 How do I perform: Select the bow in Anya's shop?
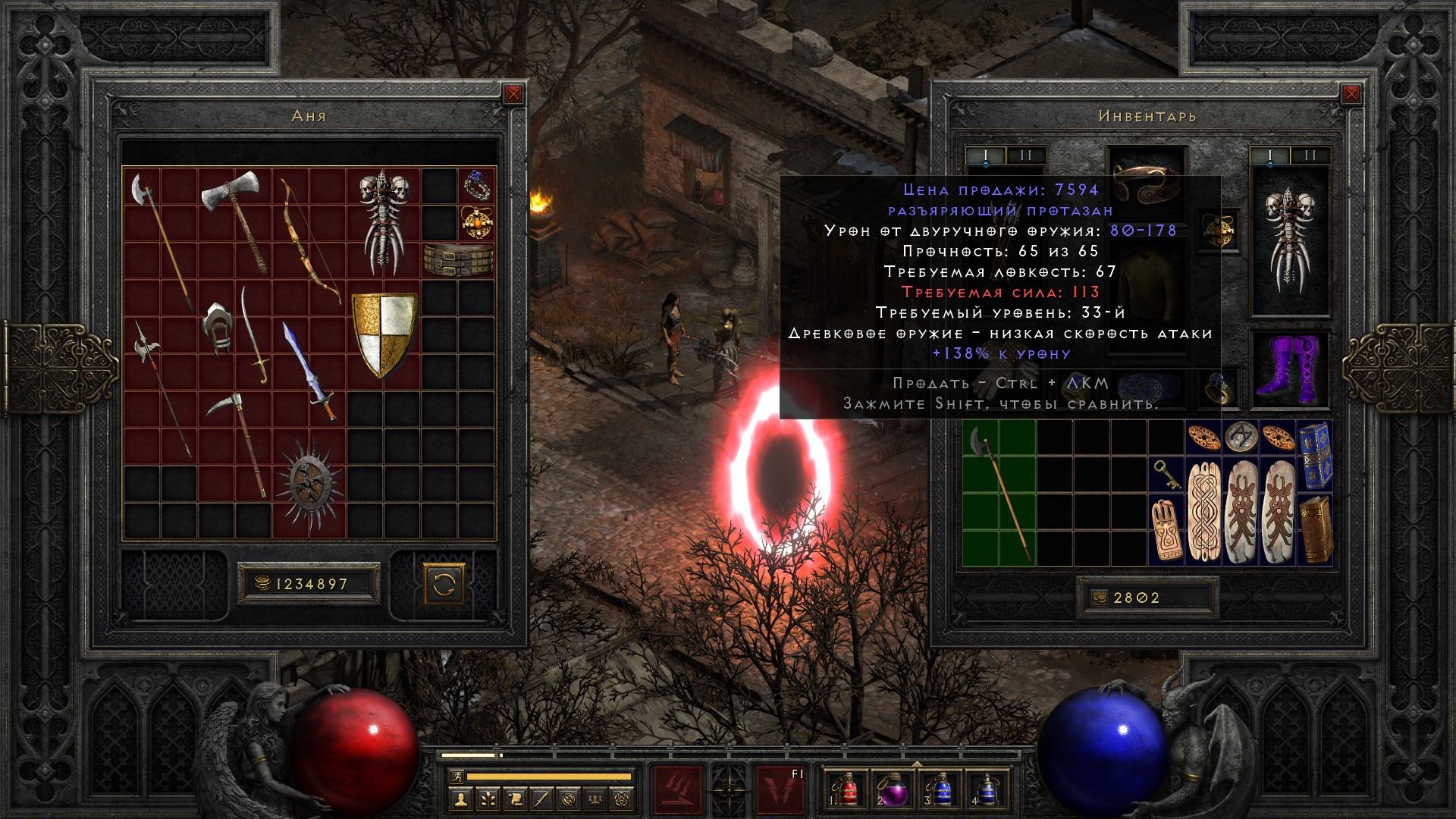309,241
